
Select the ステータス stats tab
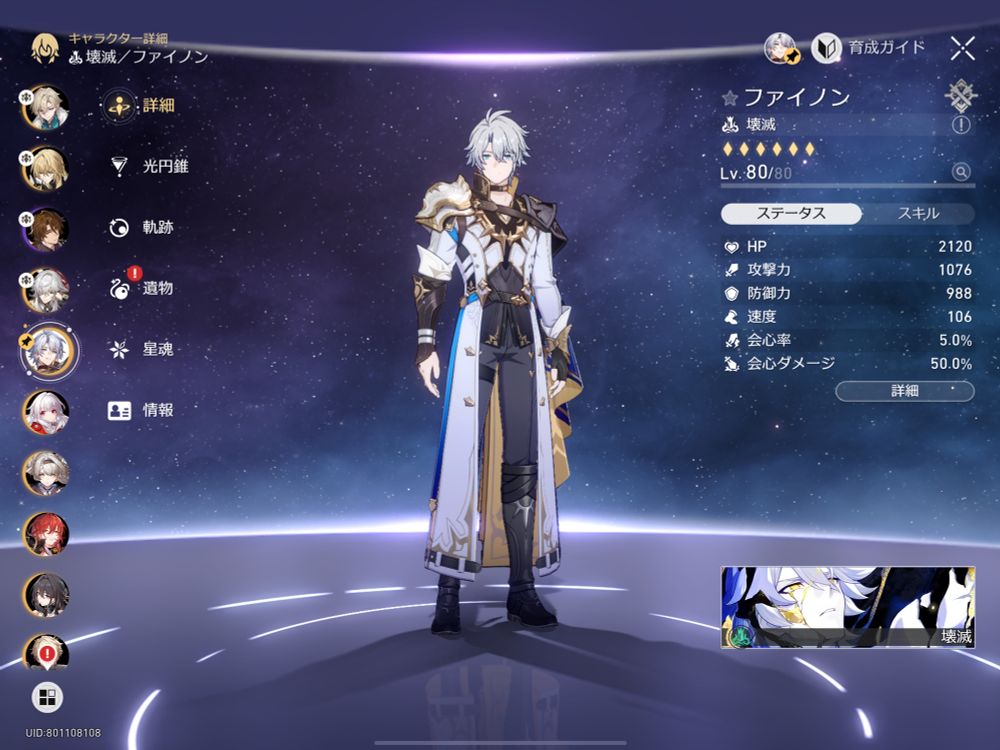click(x=791, y=213)
